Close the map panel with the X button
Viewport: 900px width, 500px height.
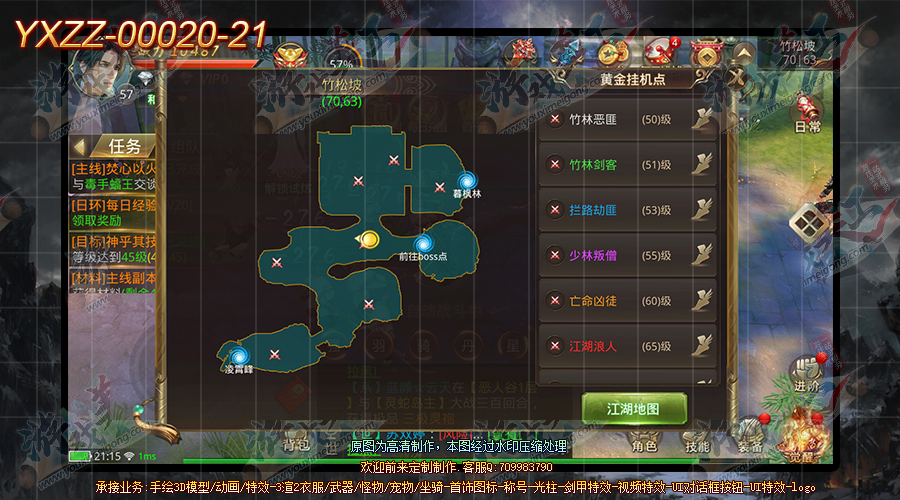click(x=738, y=76)
